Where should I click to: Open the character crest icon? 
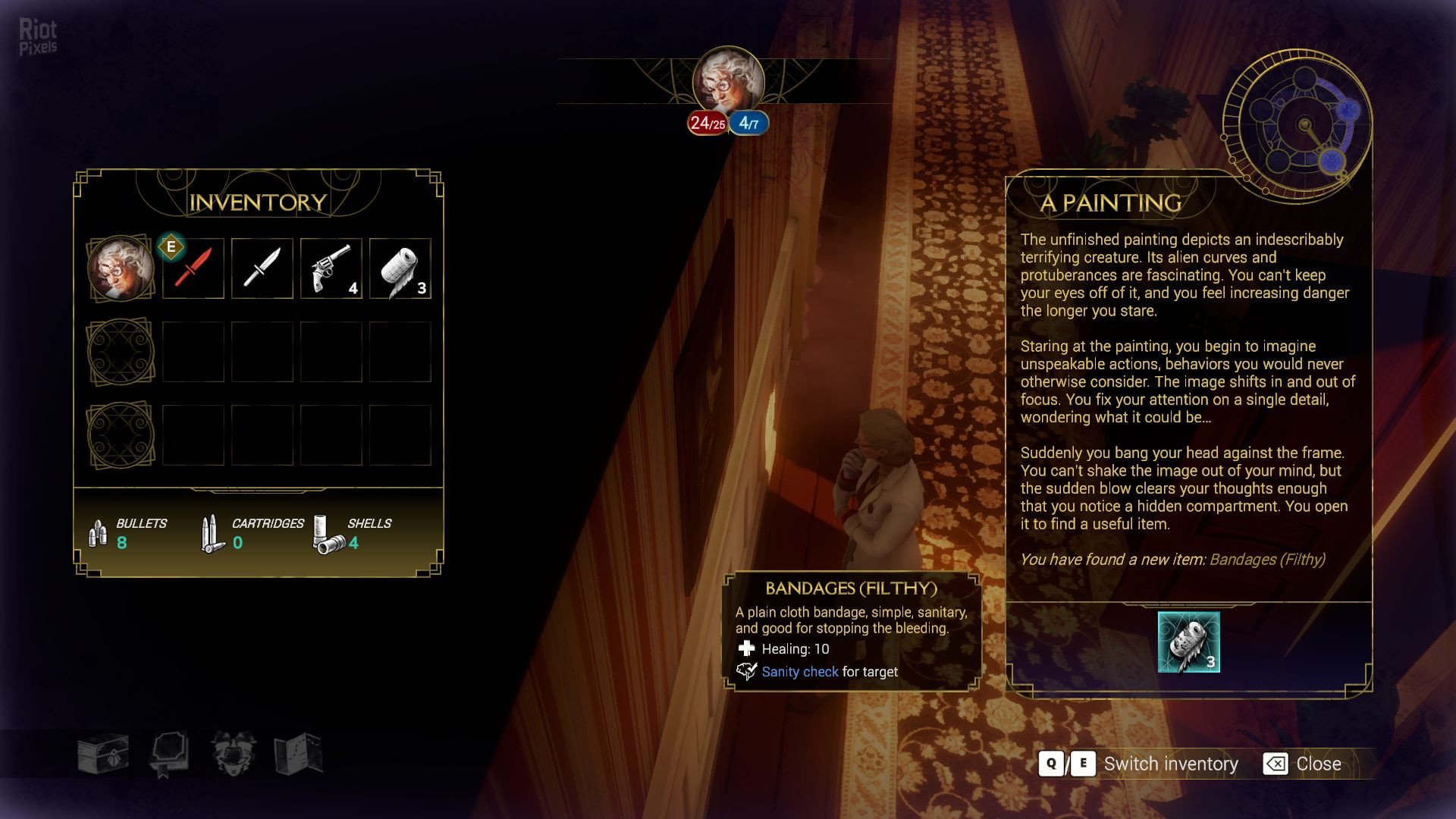(234, 753)
